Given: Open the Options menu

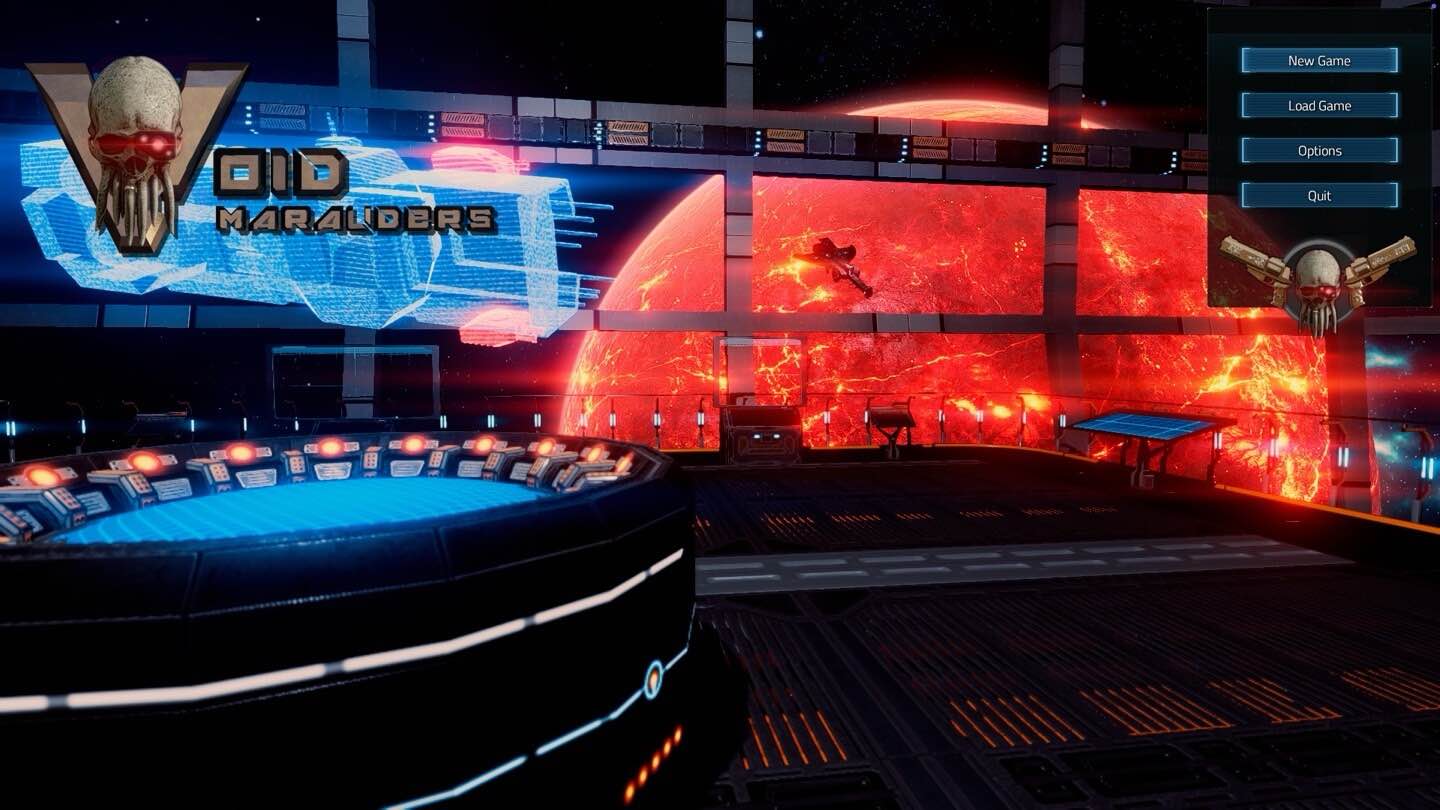Looking at the screenshot, I should point(1319,151).
